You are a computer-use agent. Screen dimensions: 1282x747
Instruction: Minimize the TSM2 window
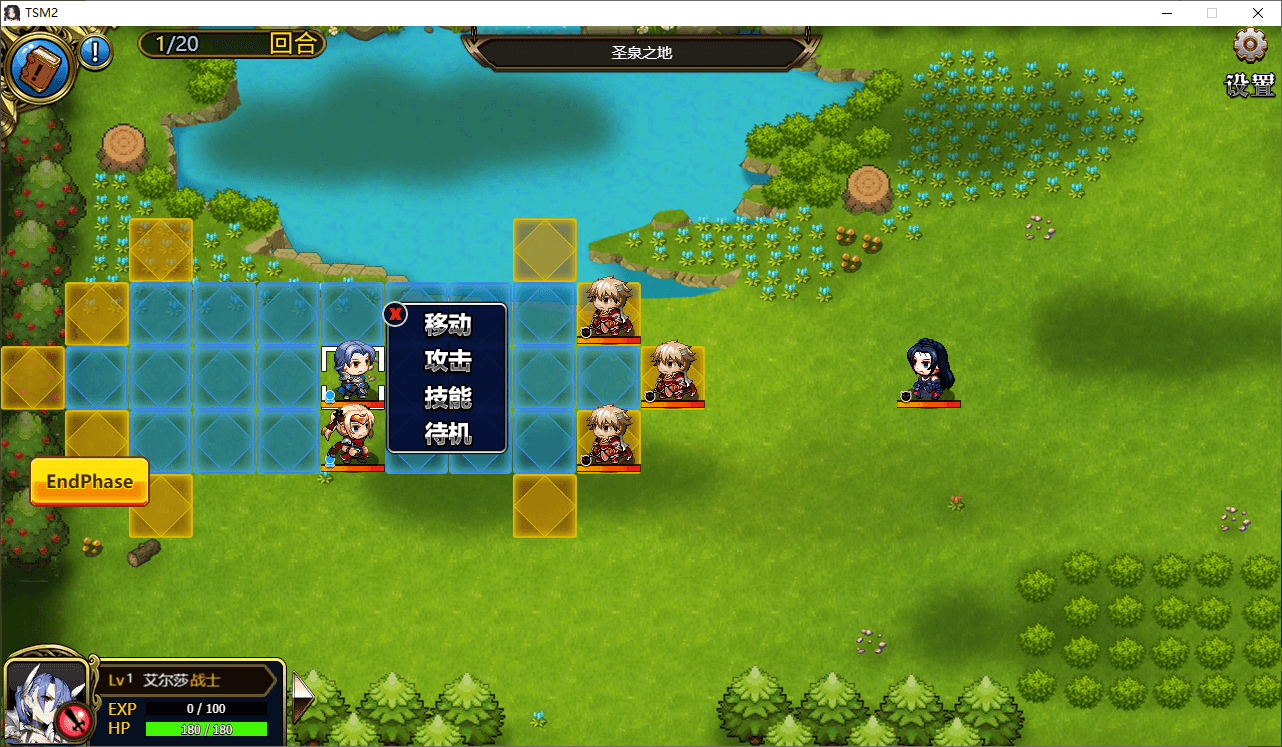1167,13
